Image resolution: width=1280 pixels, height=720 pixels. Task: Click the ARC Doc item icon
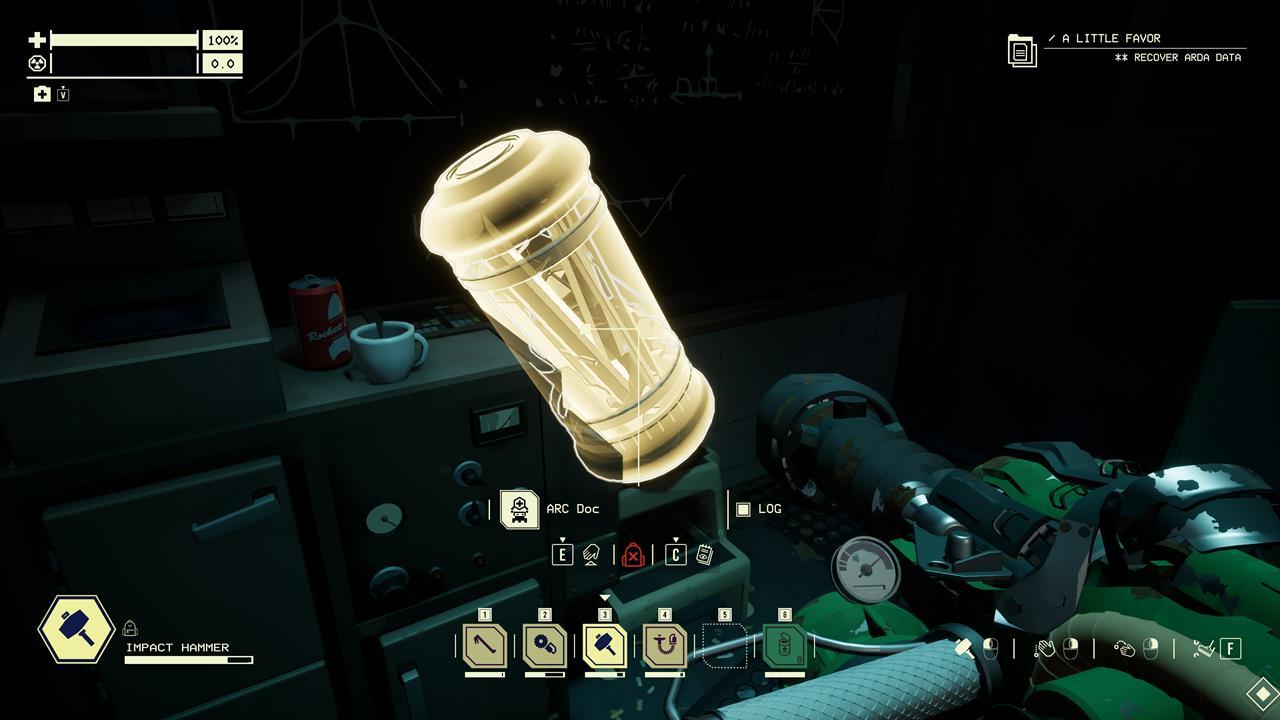click(520, 509)
